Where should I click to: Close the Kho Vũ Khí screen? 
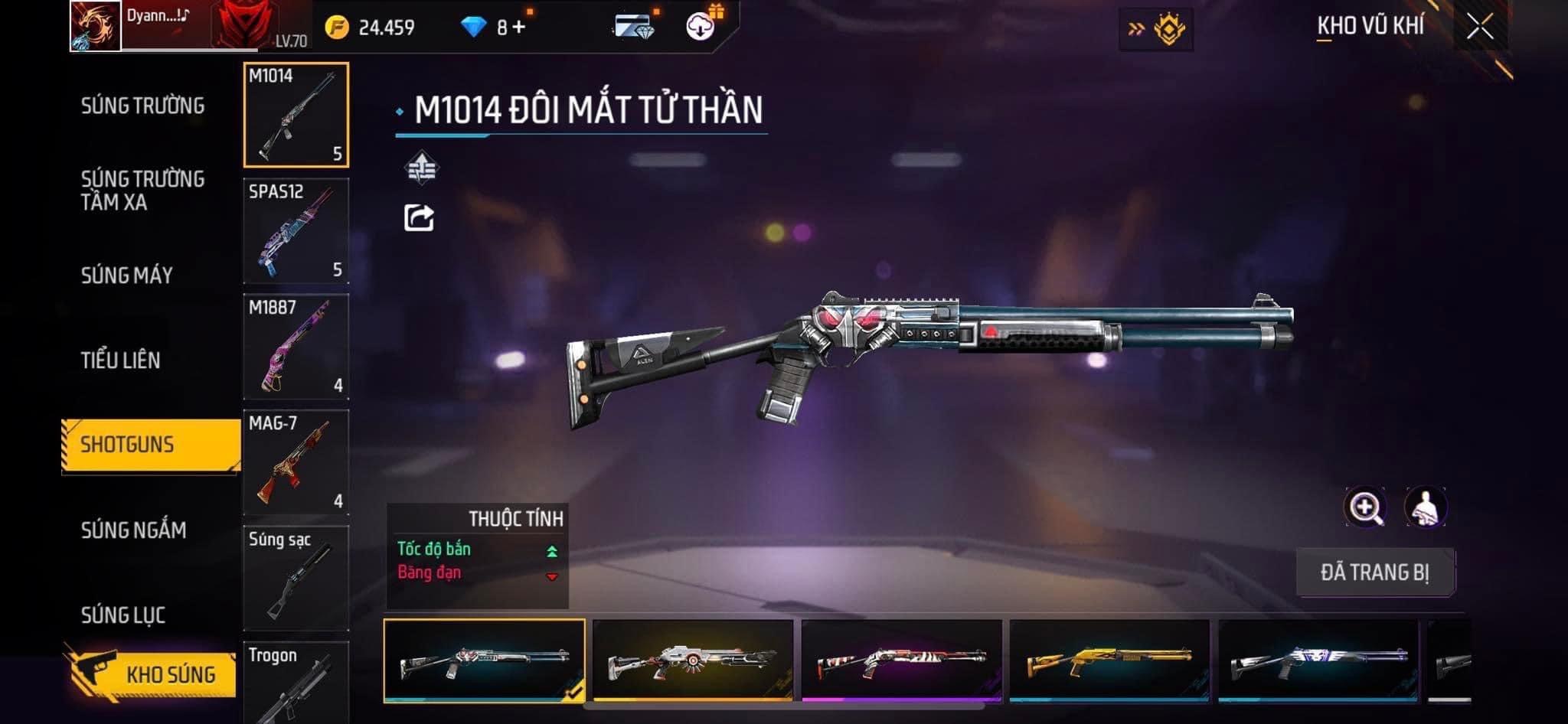coord(1479,28)
